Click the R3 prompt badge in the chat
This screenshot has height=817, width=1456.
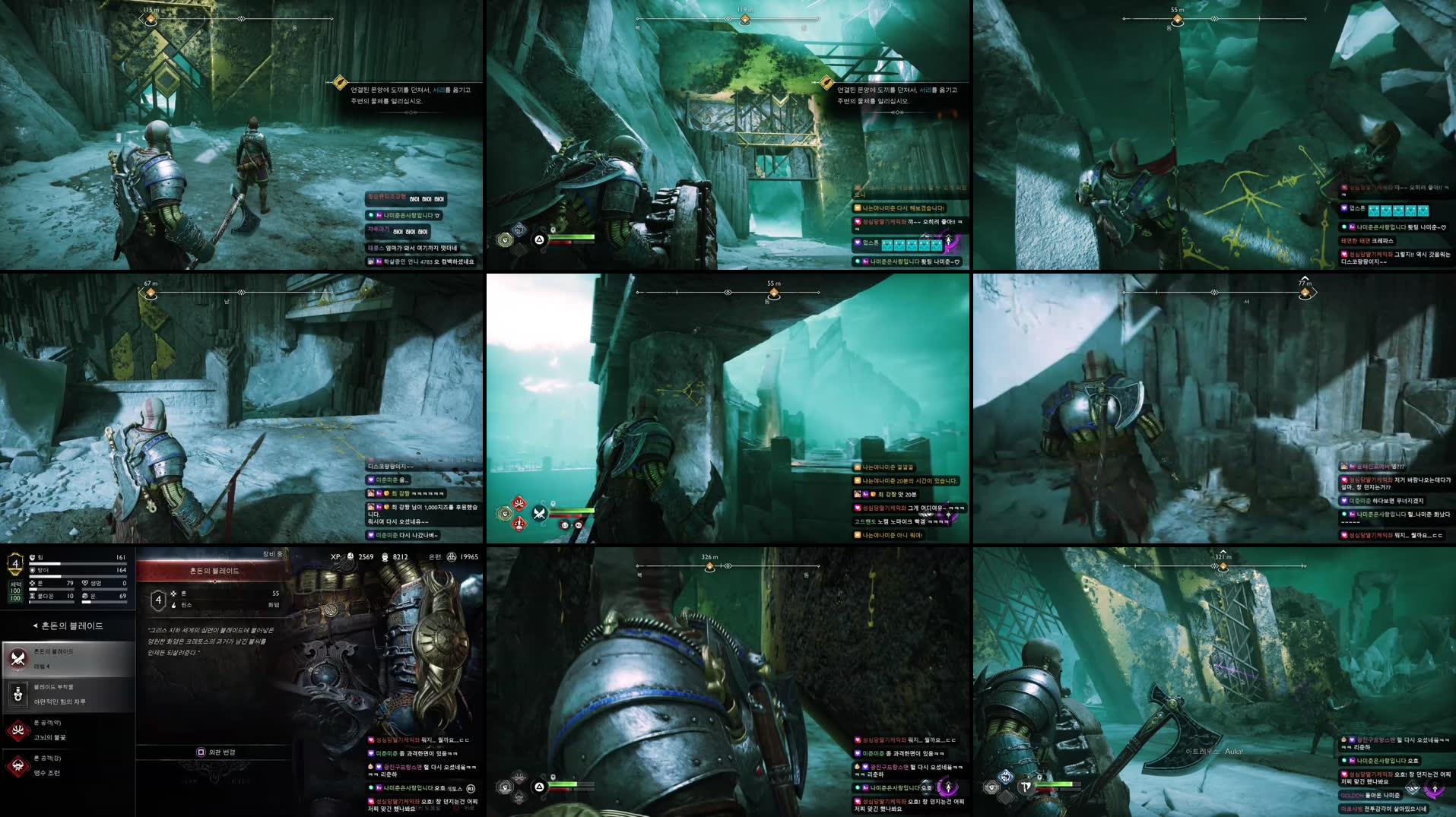point(470,789)
